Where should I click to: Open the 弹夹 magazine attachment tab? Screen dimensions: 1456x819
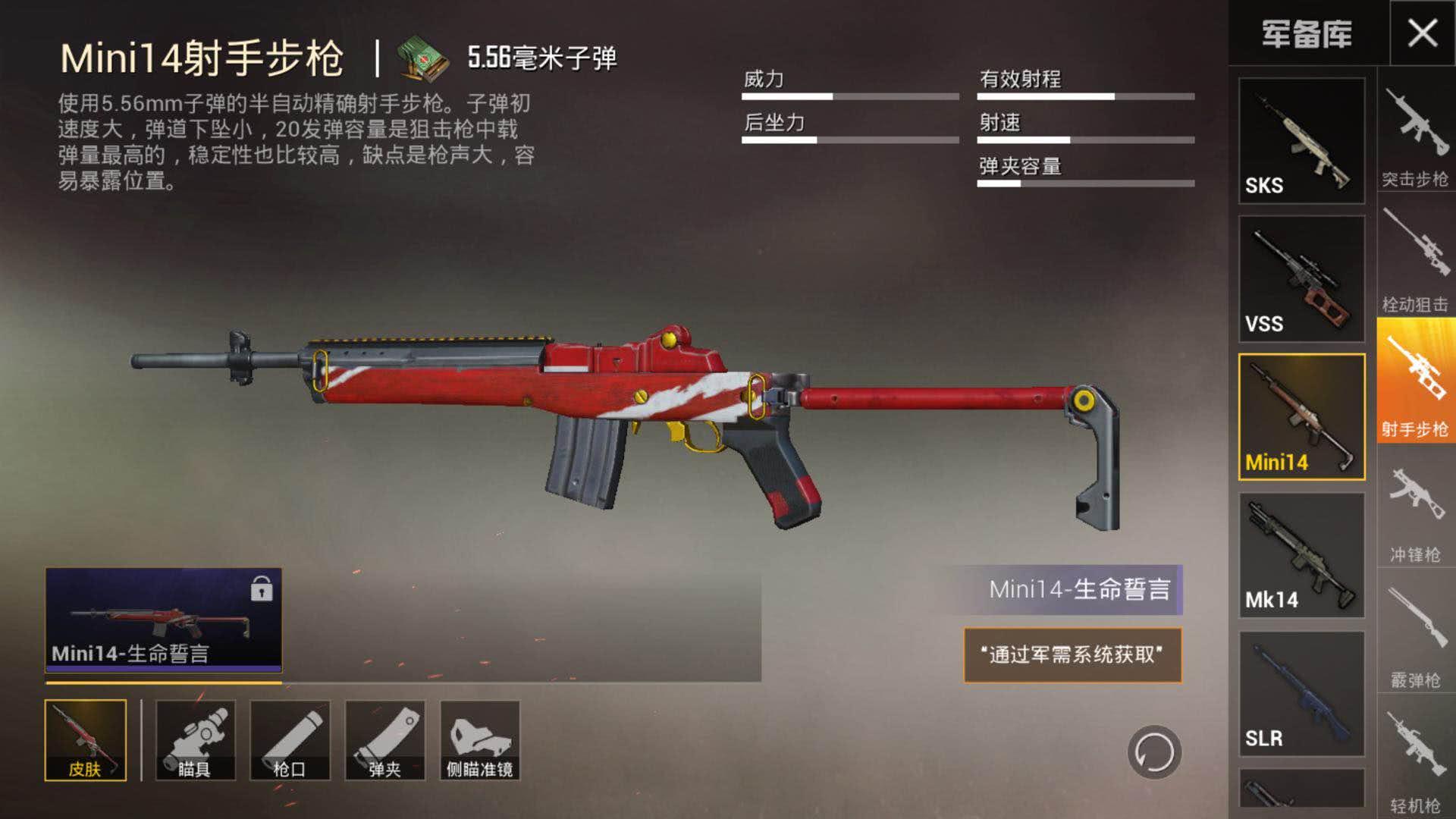coord(384,740)
